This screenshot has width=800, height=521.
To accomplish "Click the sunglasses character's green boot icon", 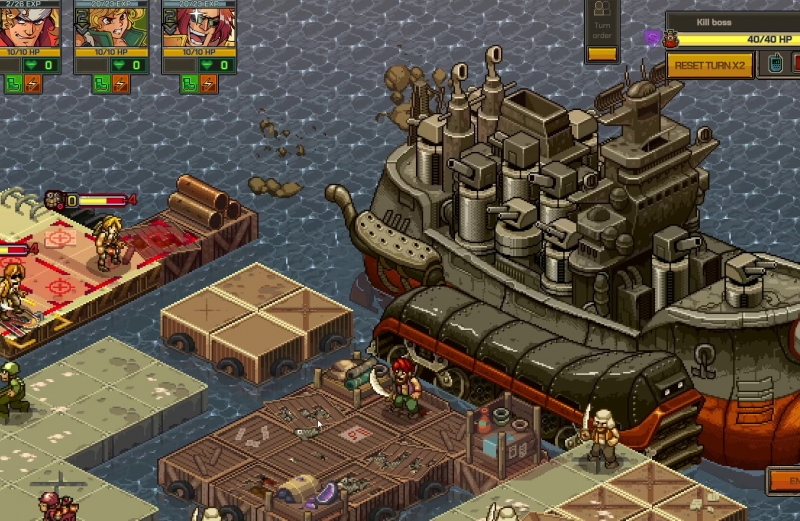I will [x=188, y=84].
